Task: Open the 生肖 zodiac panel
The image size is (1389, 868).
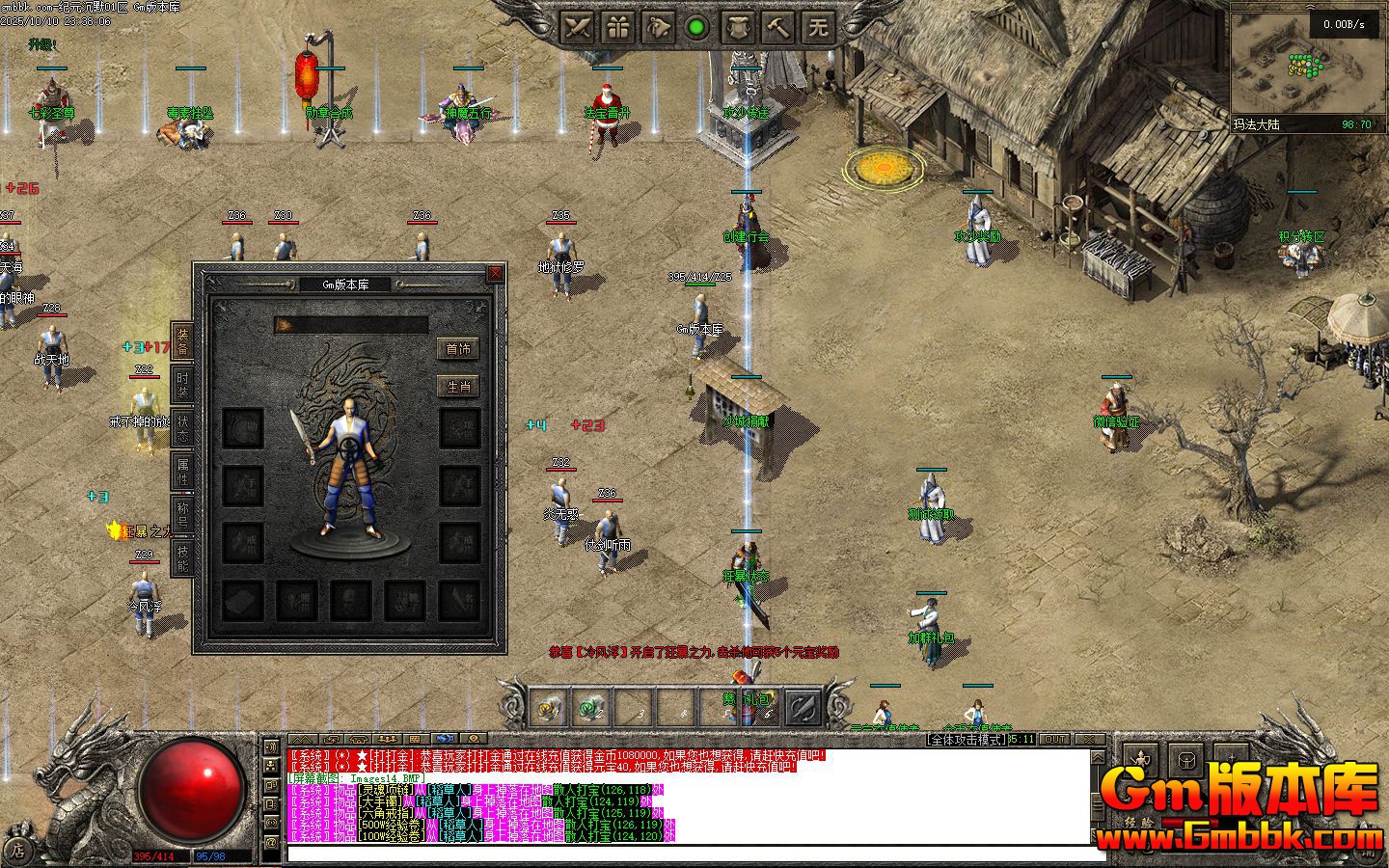Action: pos(458,387)
